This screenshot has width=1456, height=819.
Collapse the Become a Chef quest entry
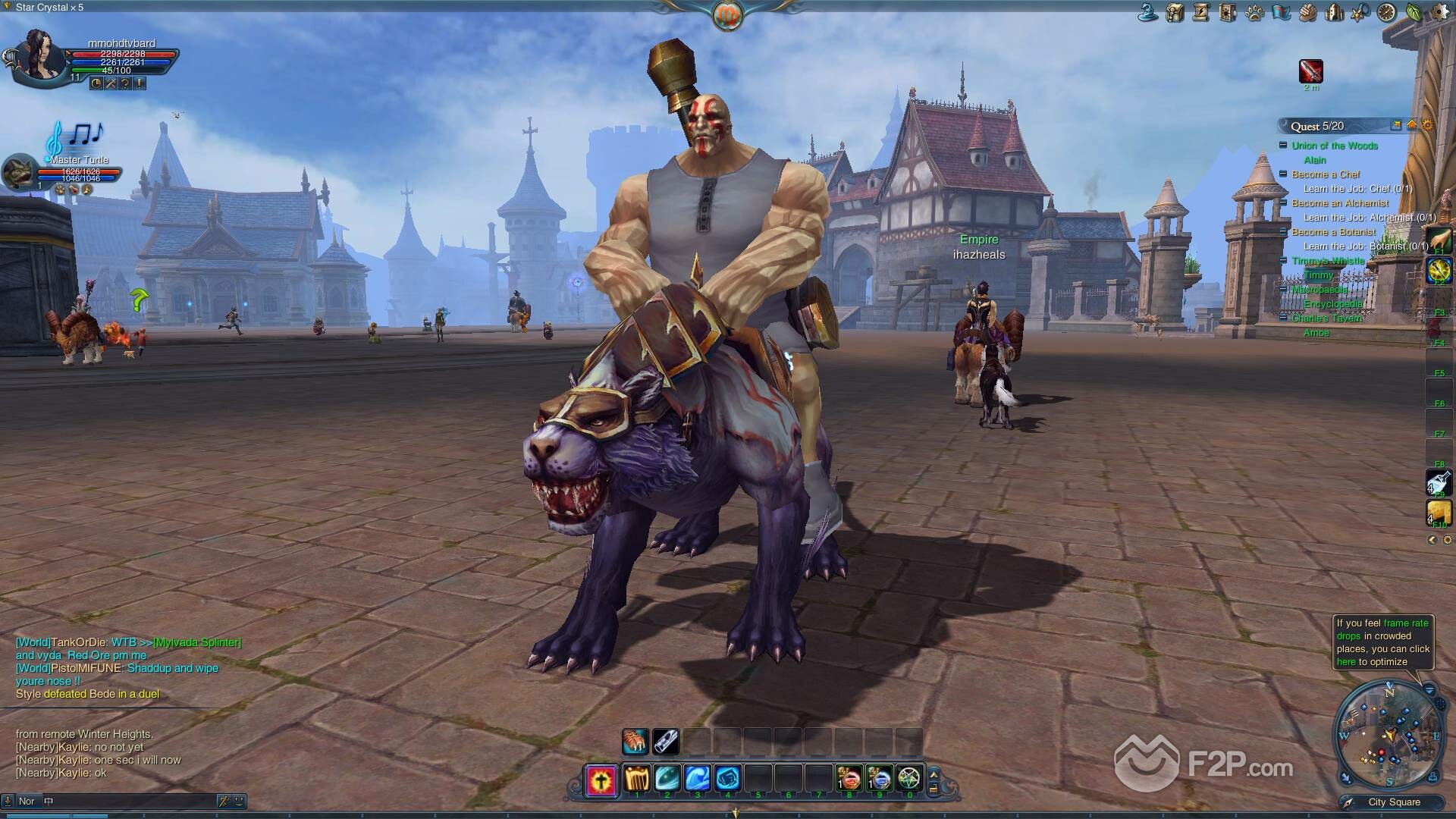[1283, 174]
